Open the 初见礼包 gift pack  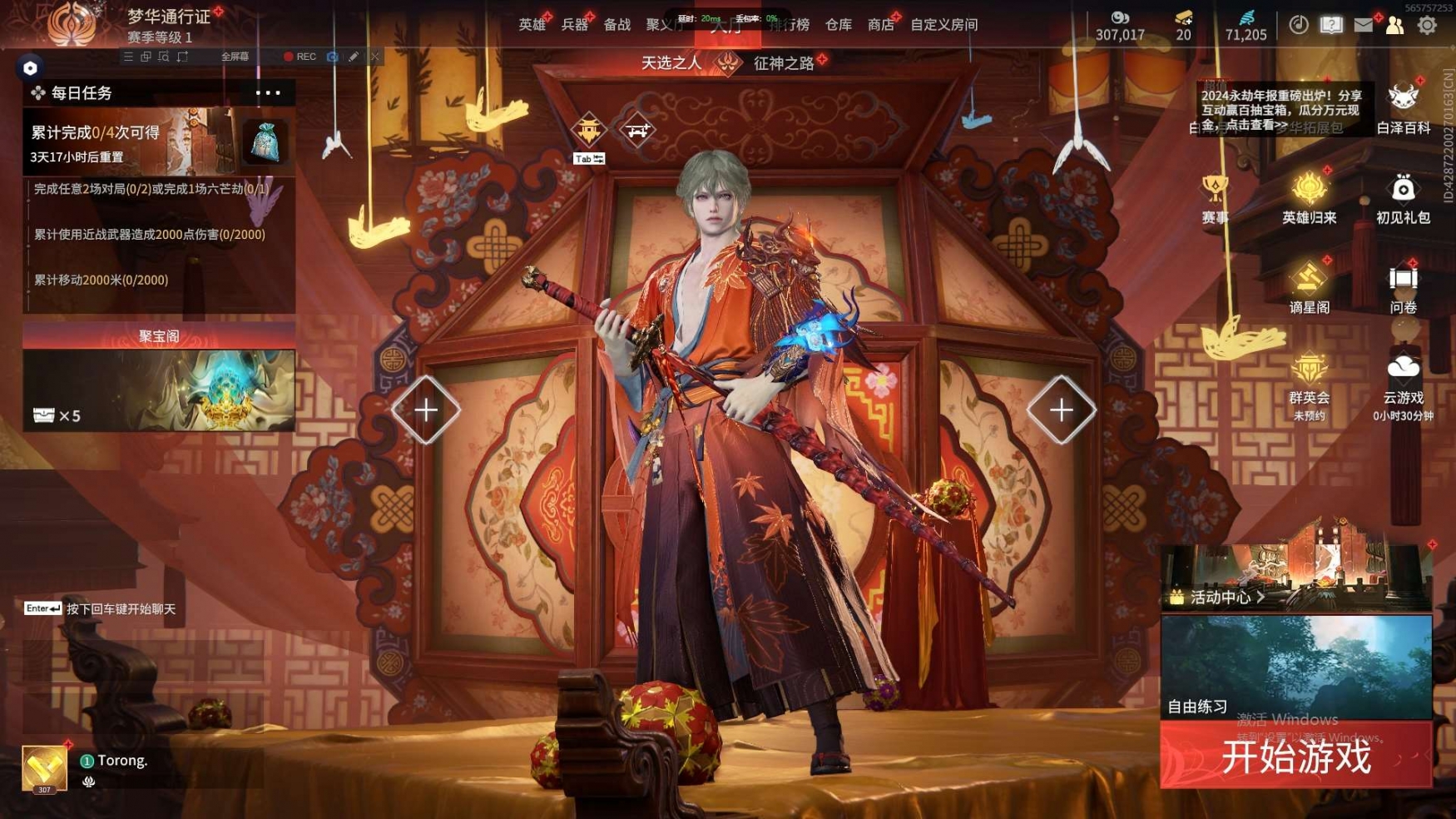(1403, 198)
